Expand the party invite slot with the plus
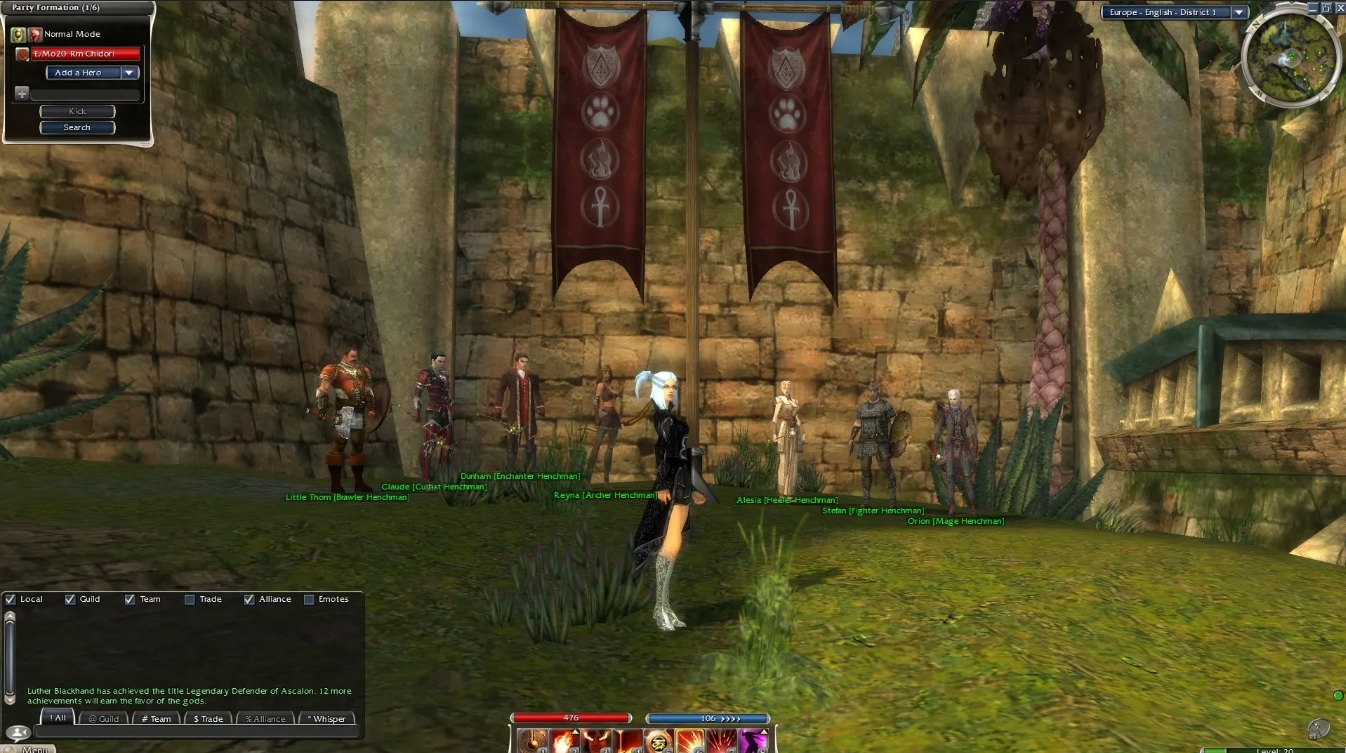 tap(22, 93)
